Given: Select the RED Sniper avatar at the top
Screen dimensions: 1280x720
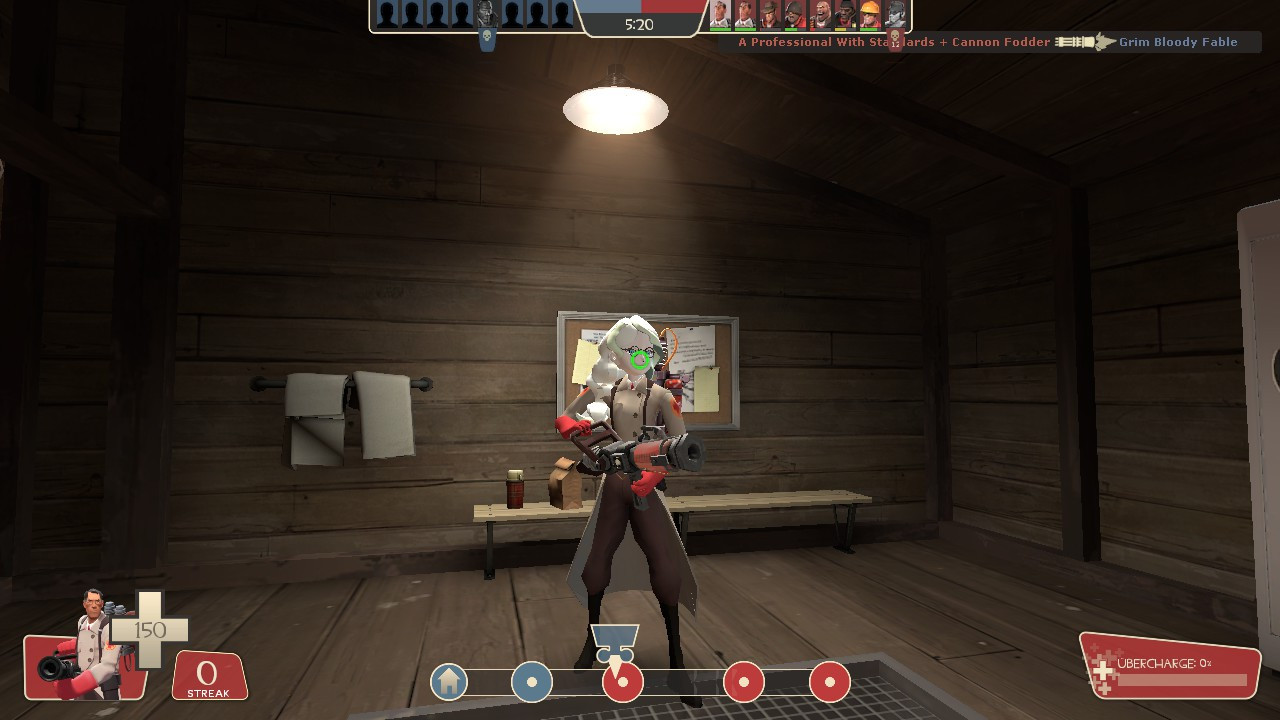Looking at the screenshot, I should tap(768, 15).
